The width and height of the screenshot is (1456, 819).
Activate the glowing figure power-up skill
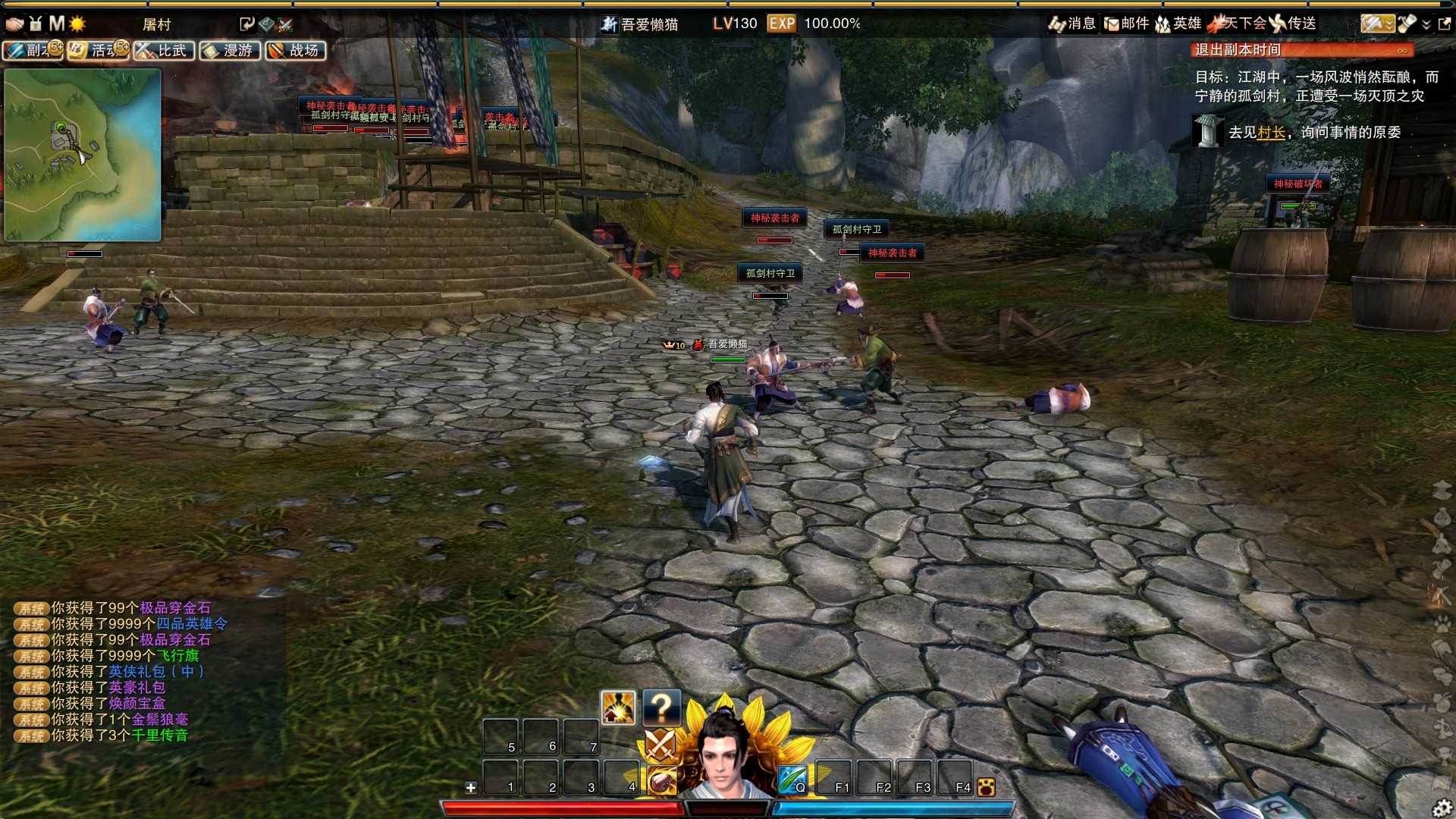618,708
